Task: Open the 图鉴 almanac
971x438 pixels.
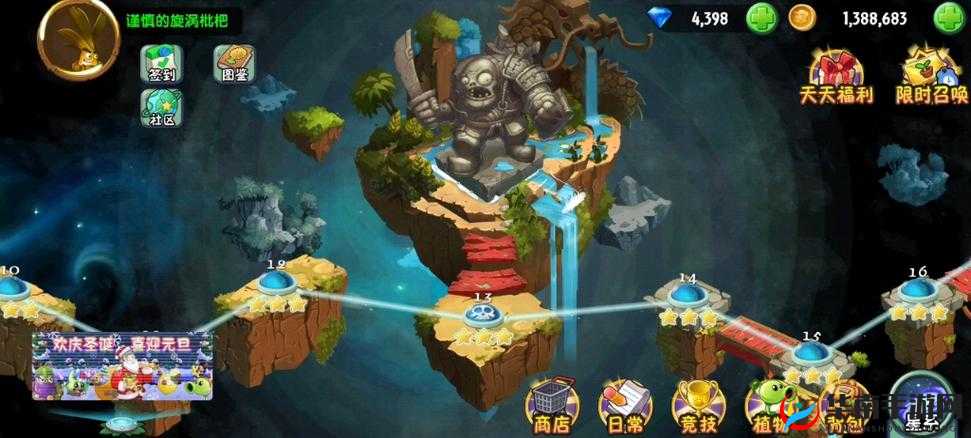Action: point(230,66)
